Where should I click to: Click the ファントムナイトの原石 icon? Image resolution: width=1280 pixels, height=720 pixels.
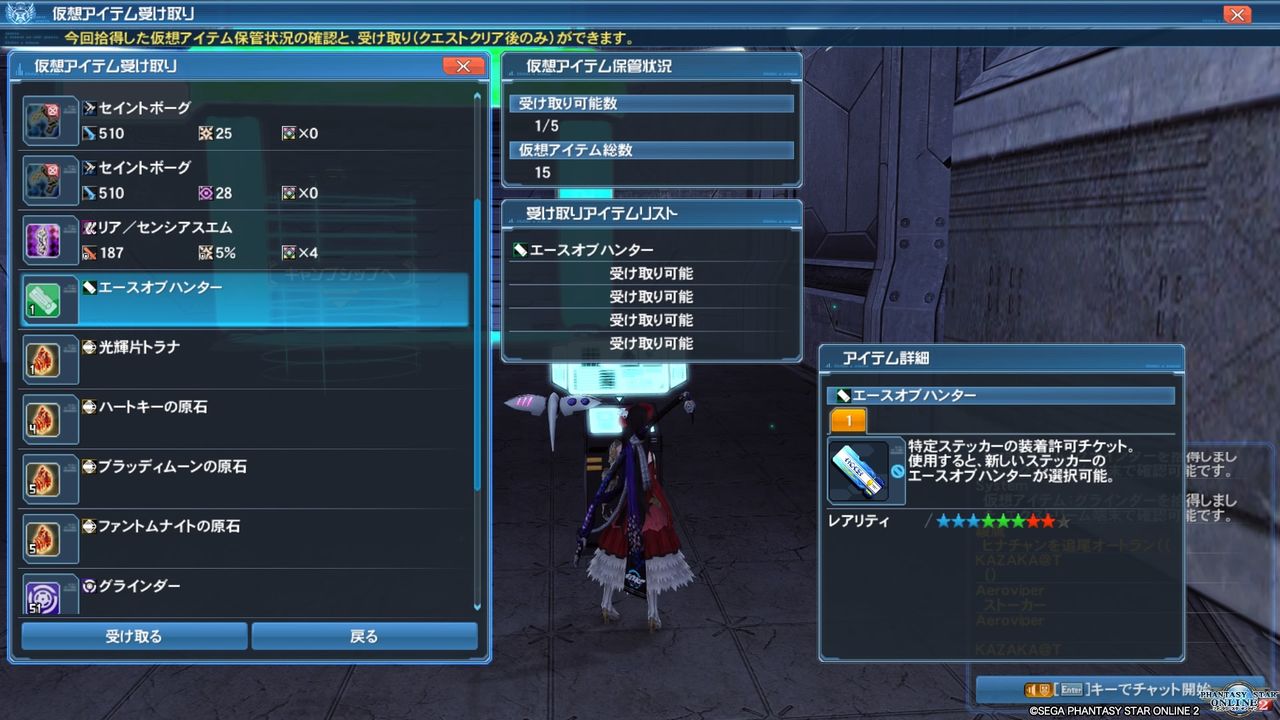click(x=48, y=538)
